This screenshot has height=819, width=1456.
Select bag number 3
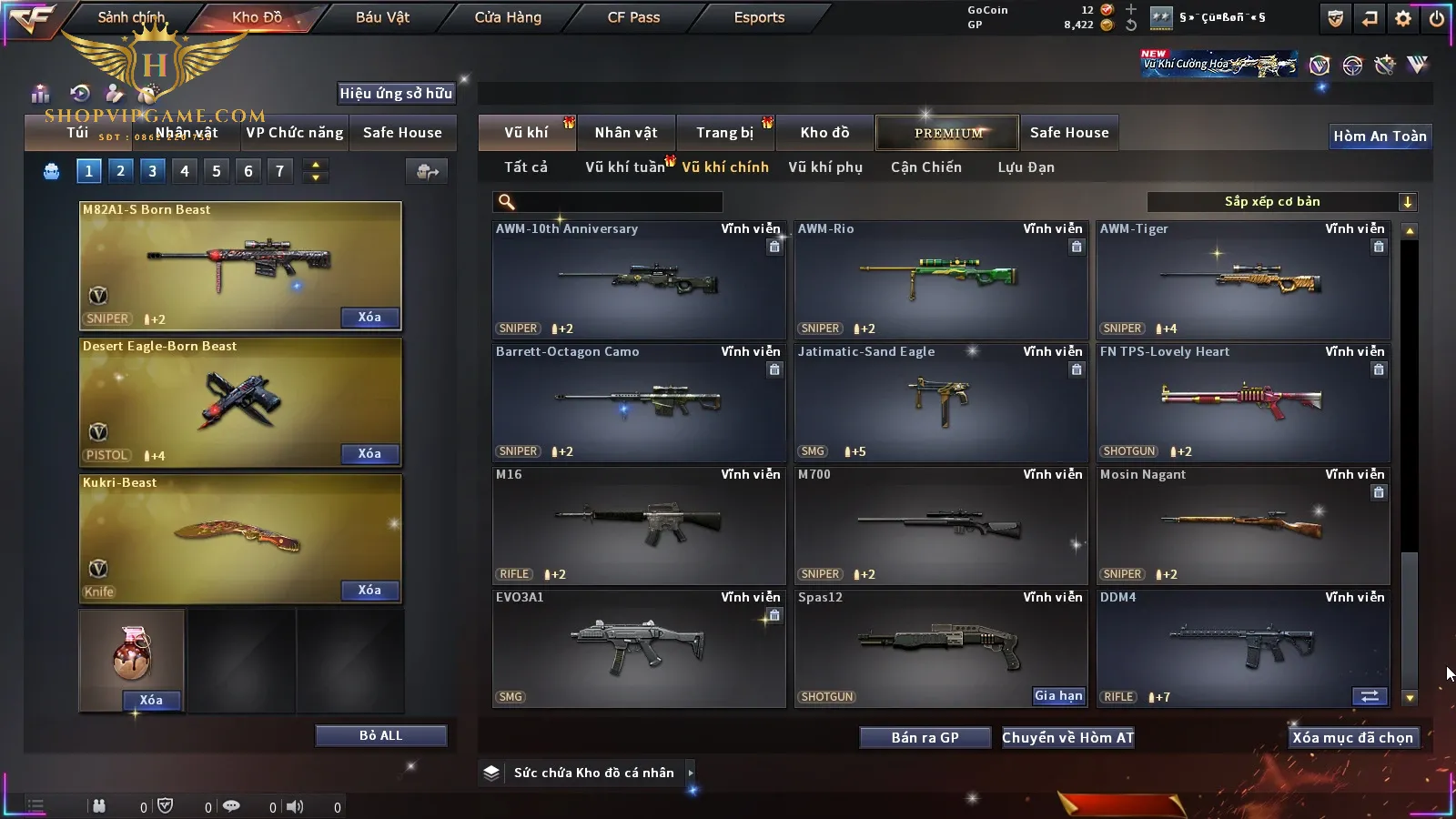[152, 171]
